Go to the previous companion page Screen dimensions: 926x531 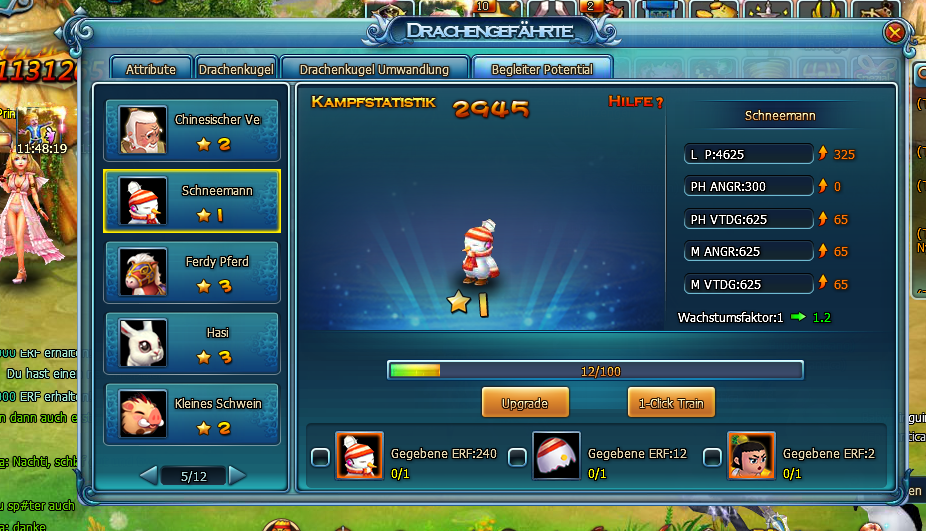[148, 475]
